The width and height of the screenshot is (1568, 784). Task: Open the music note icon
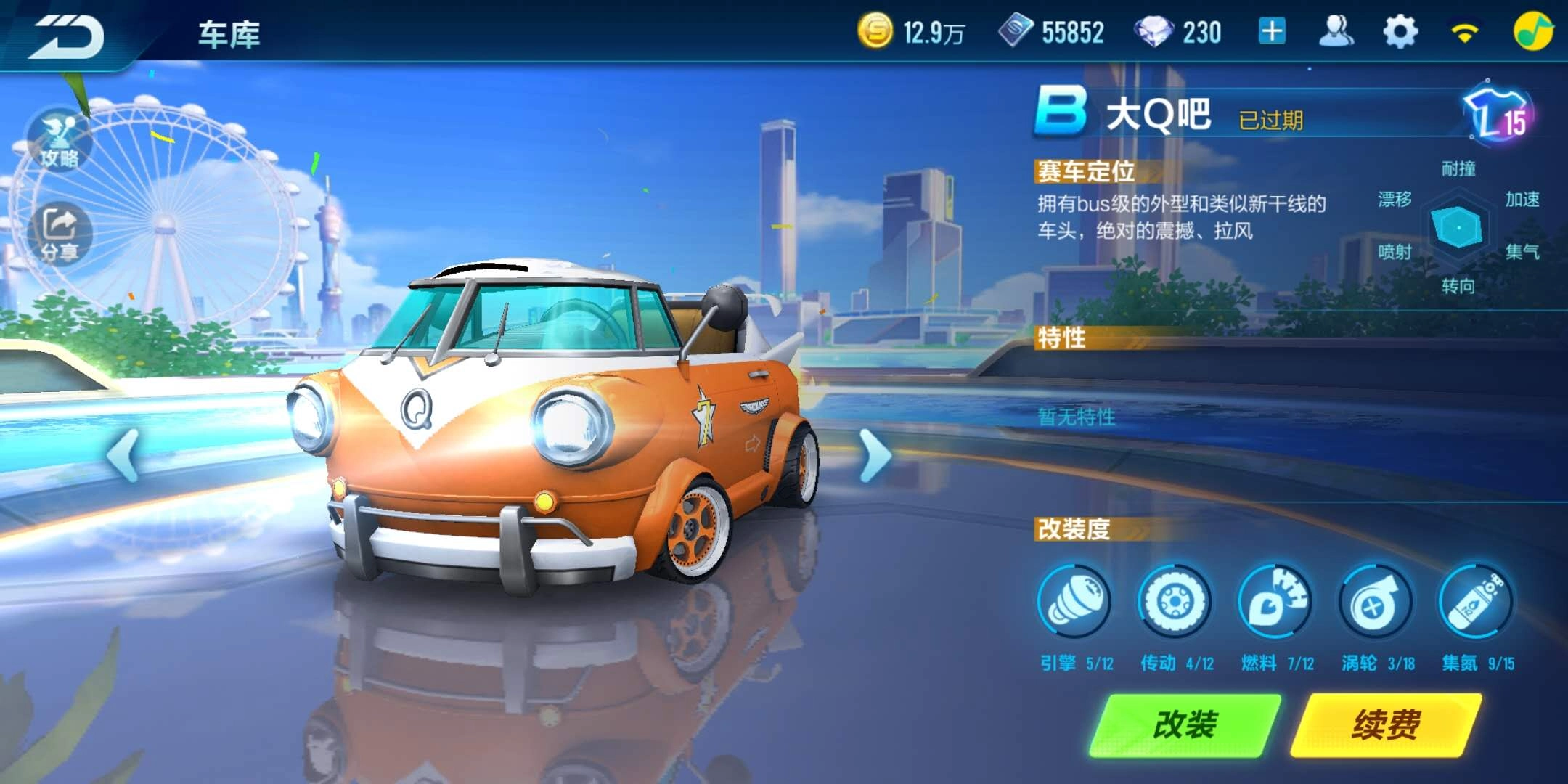click(x=1533, y=32)
